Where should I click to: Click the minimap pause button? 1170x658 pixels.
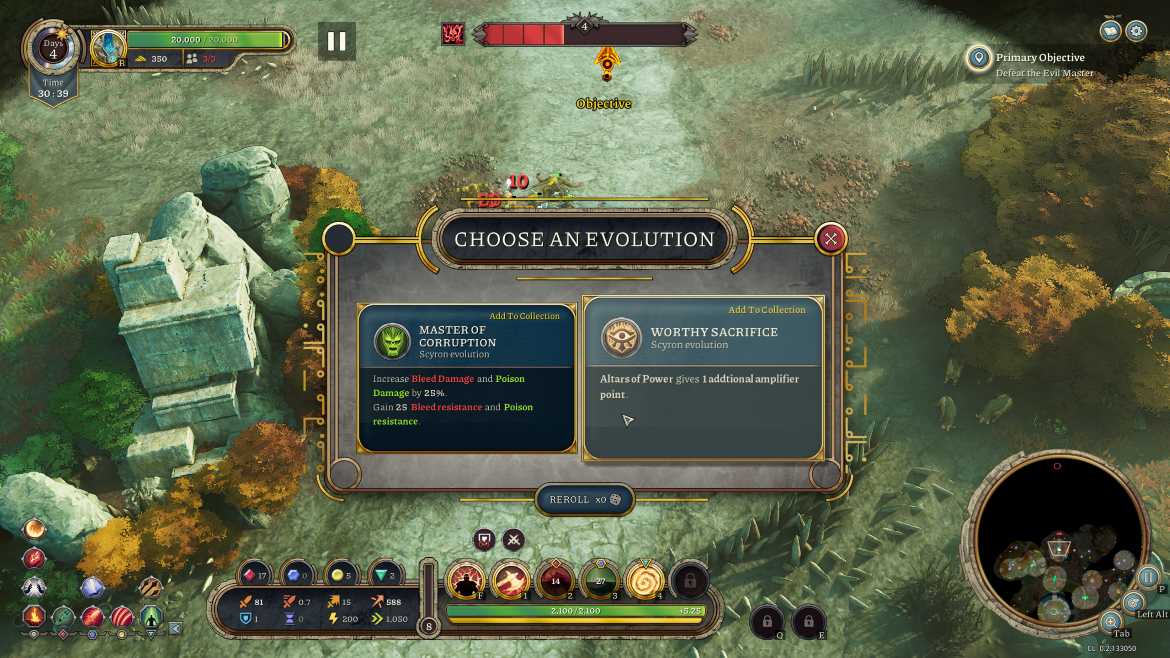coord(1148,577)
